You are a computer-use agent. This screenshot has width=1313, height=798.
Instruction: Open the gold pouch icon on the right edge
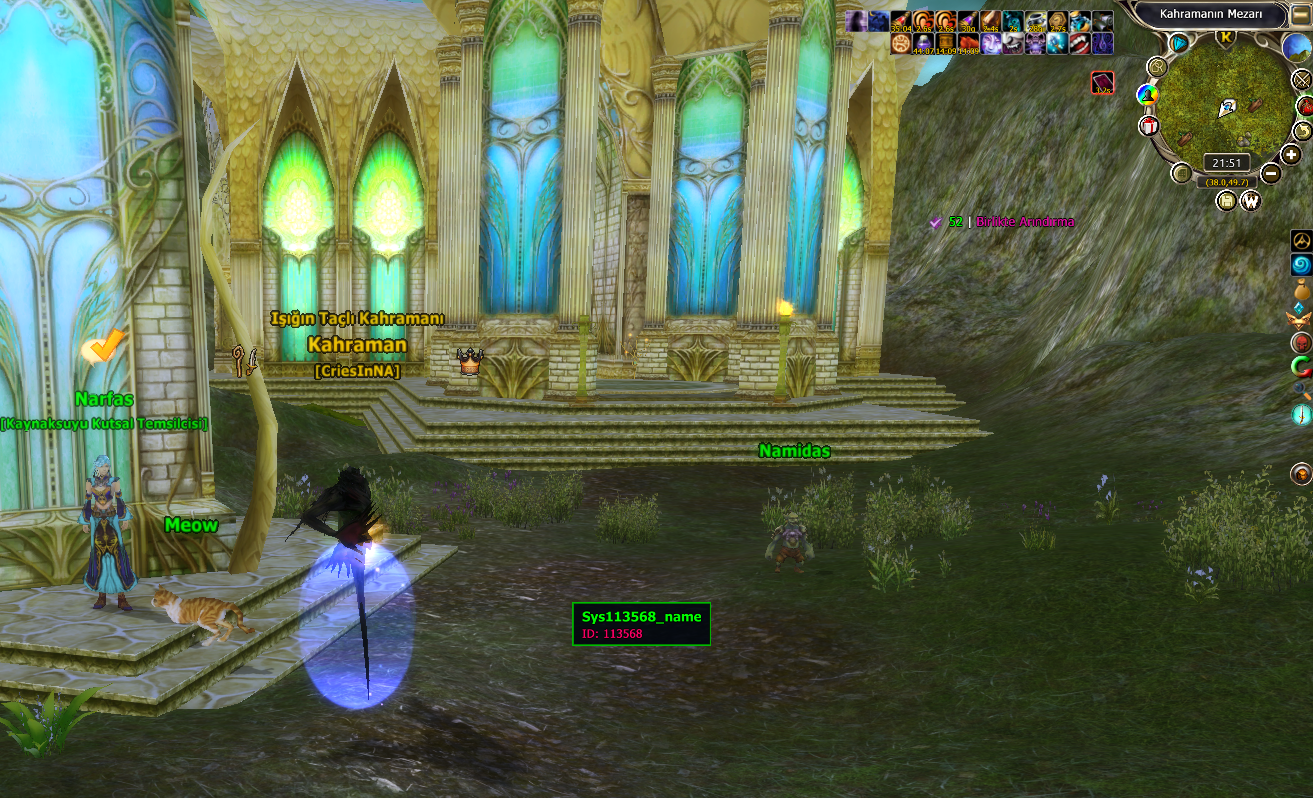(1301, 291)
